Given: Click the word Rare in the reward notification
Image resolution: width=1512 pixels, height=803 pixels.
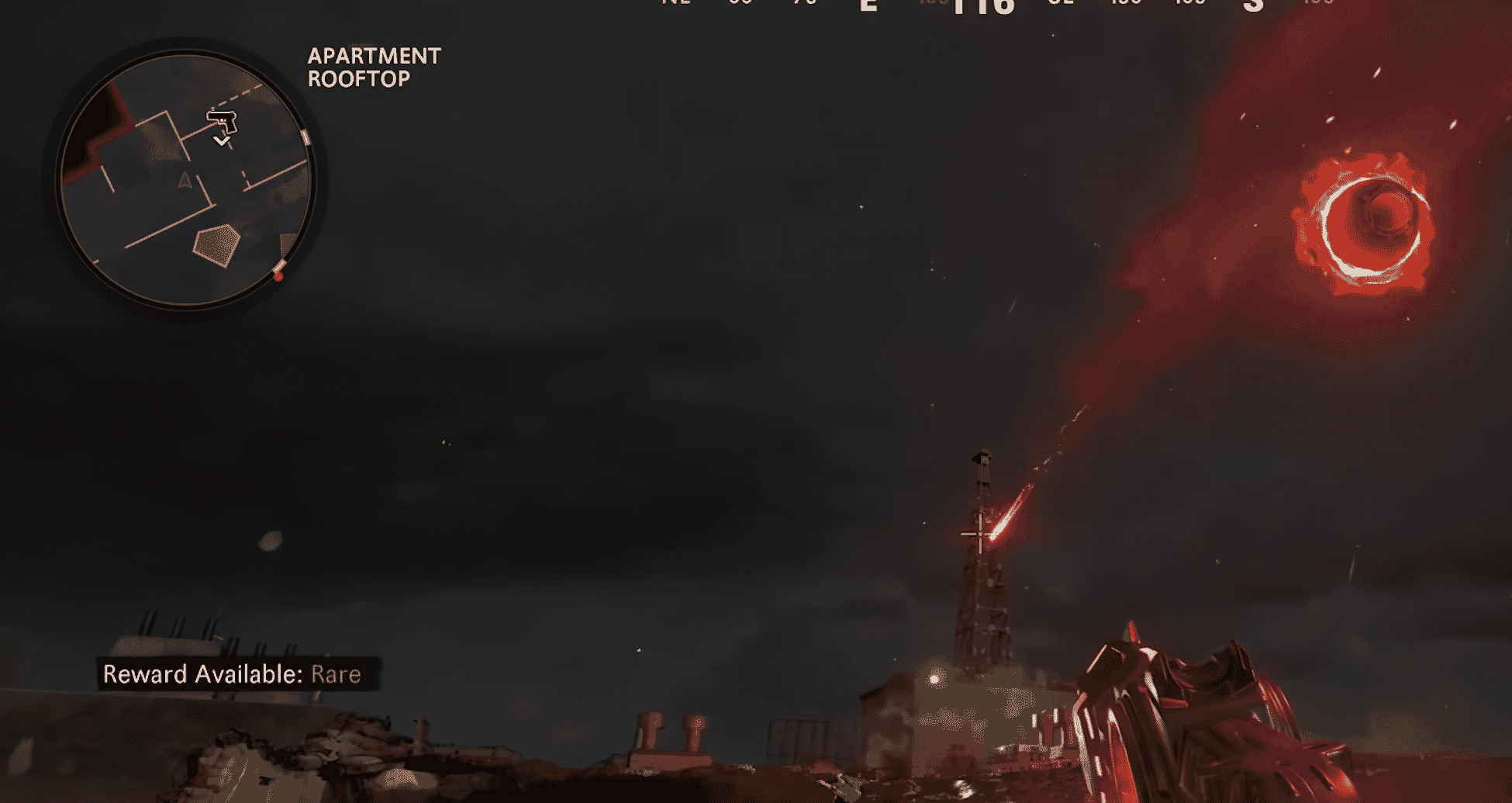Looking at the screenshot, I should point(336,674).
